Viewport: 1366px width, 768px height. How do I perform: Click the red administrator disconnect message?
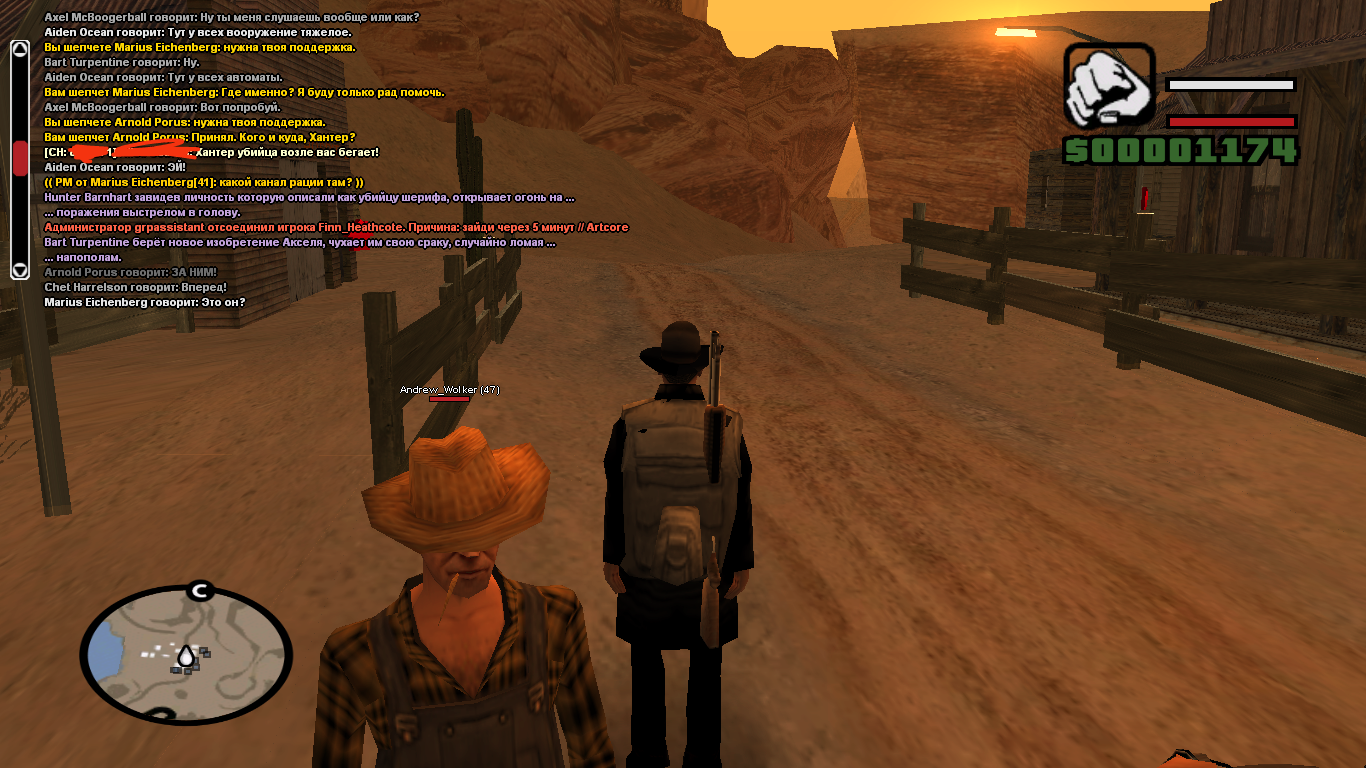point(336,227)
